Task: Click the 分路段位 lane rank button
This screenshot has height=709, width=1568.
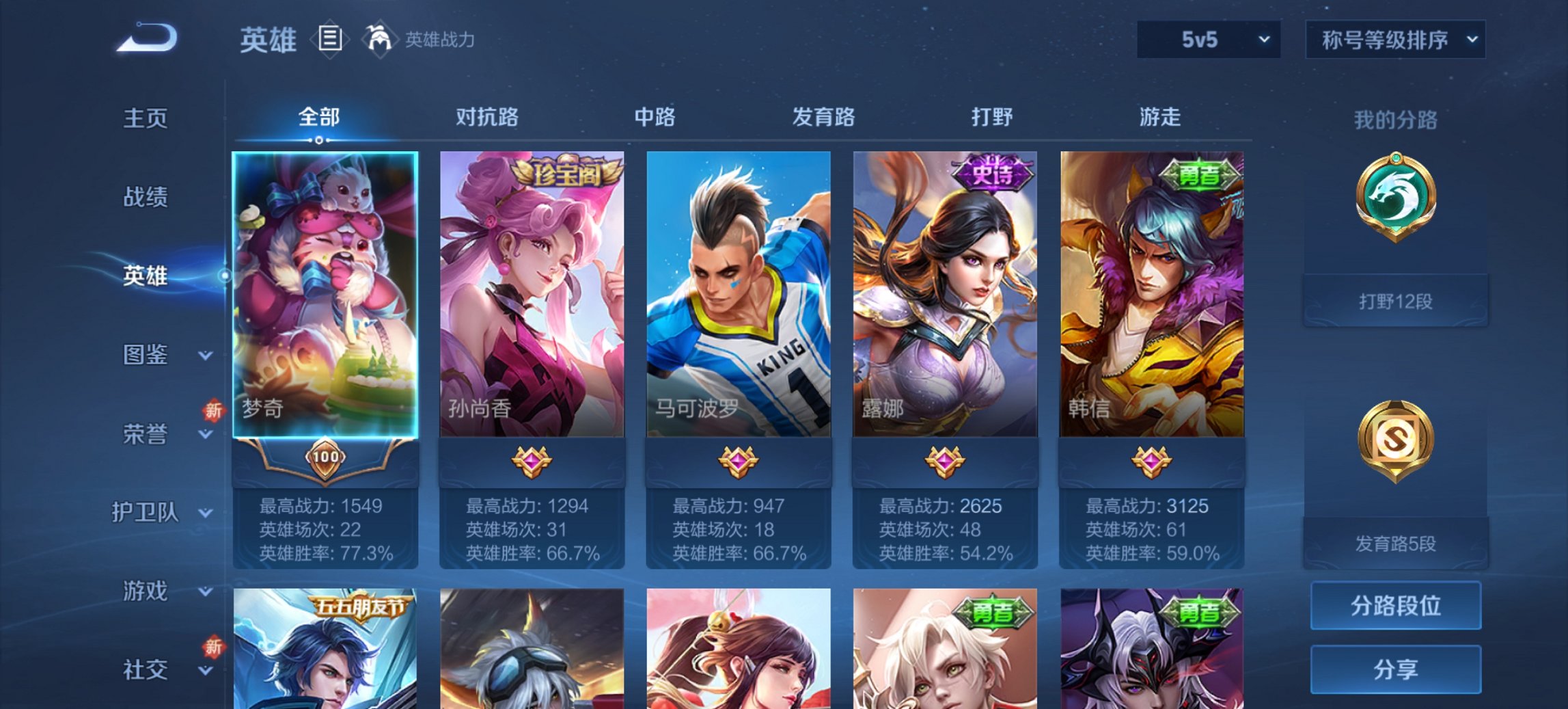Action: (1394, 606)
